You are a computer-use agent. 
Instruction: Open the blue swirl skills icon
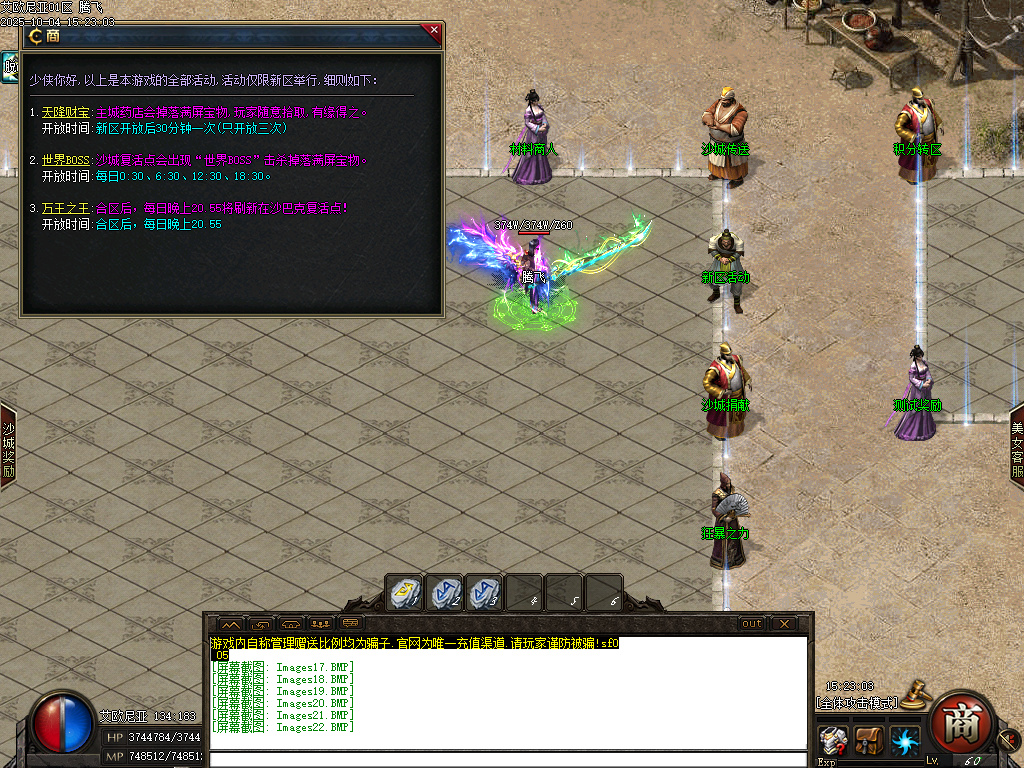[904, 742]
